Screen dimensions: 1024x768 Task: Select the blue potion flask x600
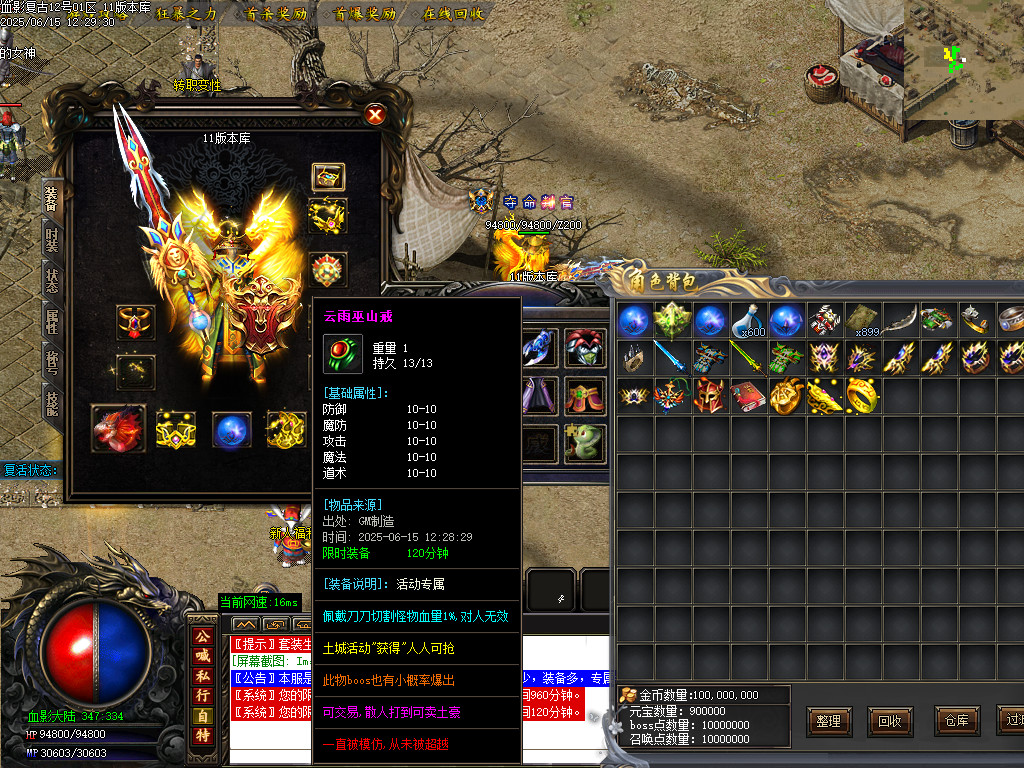[749, 321]
